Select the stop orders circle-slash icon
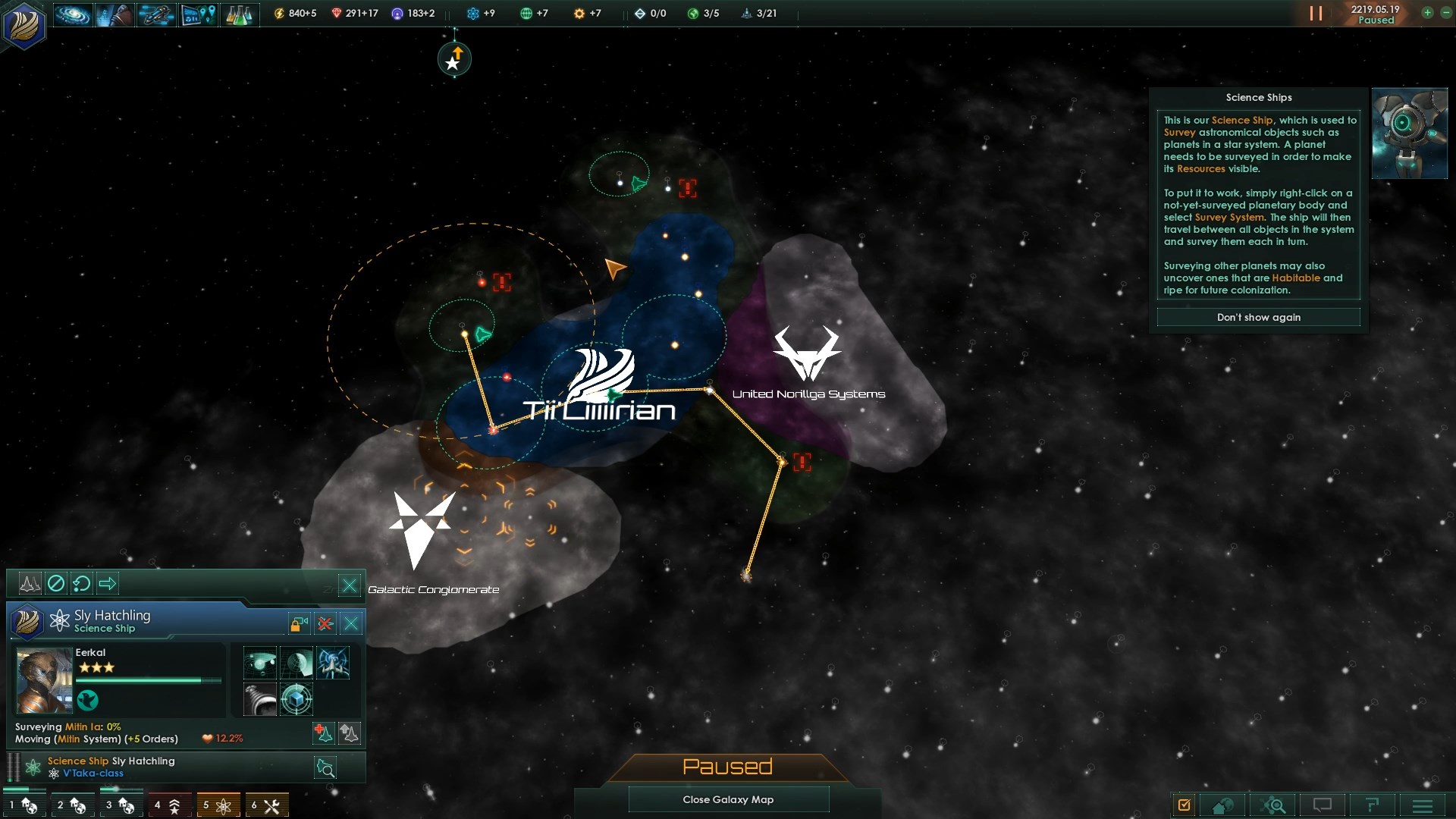Image resolution: width=1456 pixels, height=819 pixels. point(56,583)
